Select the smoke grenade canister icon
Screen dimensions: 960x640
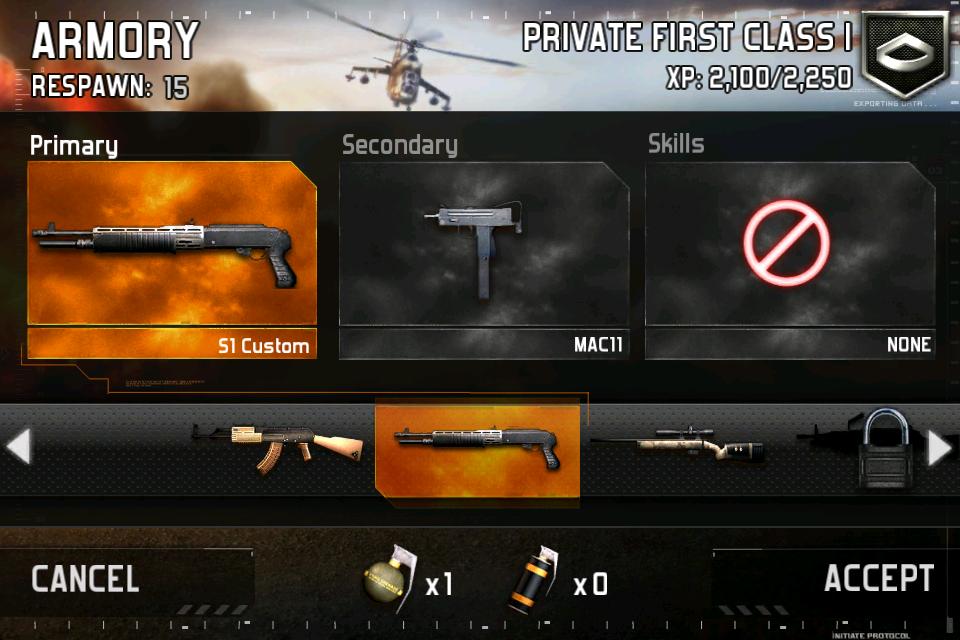(x=535, y=580)
